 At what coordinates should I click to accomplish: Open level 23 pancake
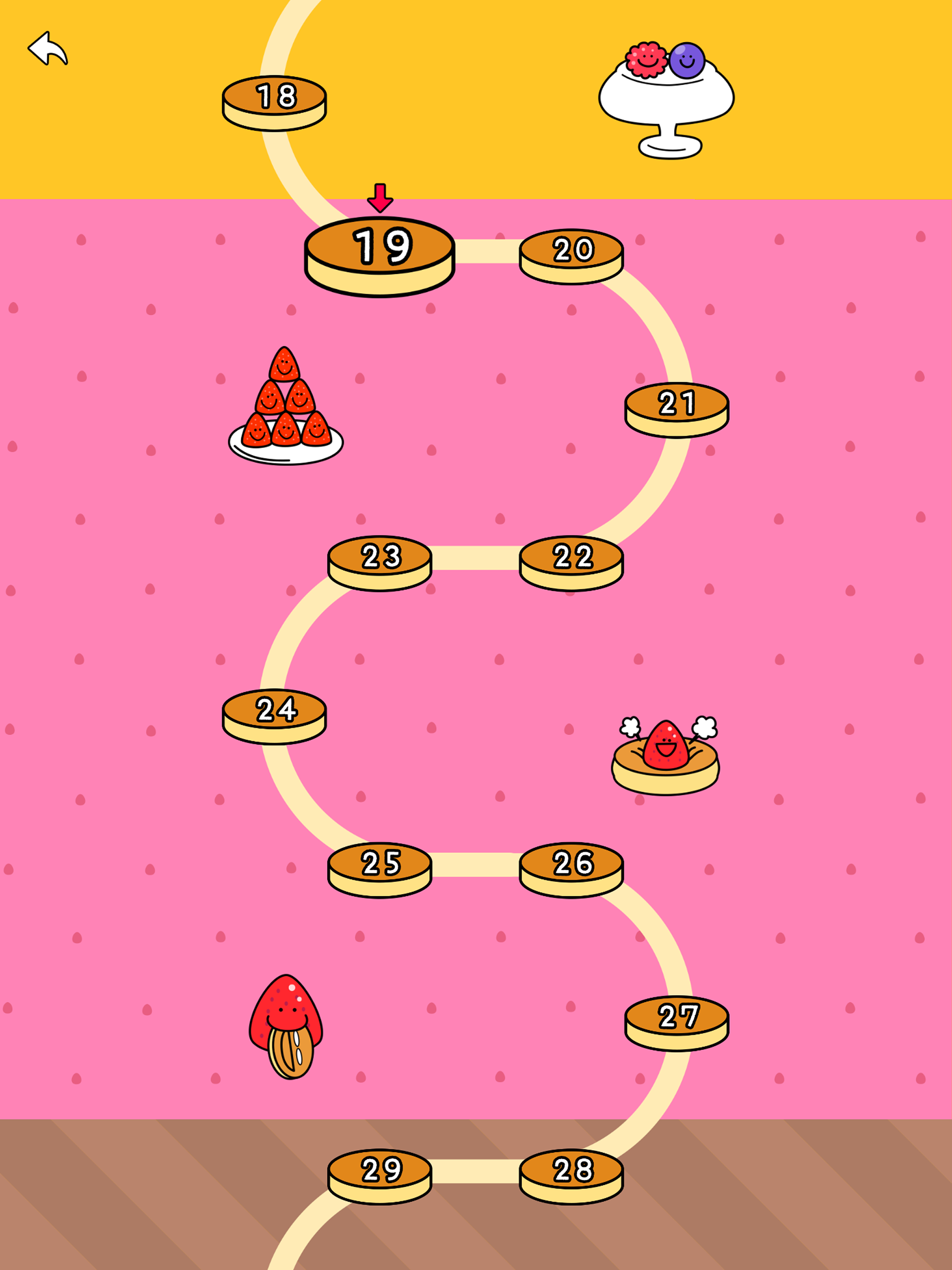click(381, 556)
